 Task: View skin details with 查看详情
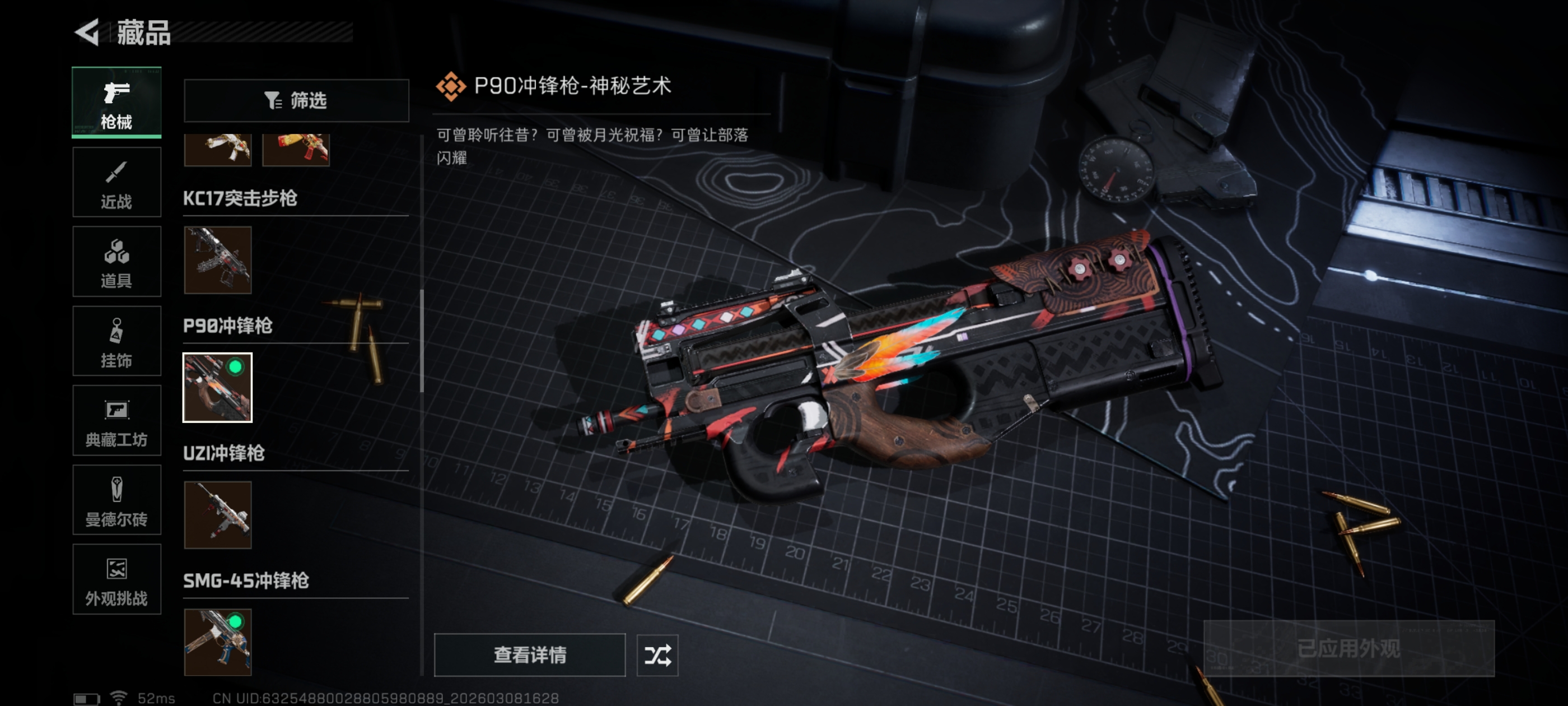tap(530, 655)
